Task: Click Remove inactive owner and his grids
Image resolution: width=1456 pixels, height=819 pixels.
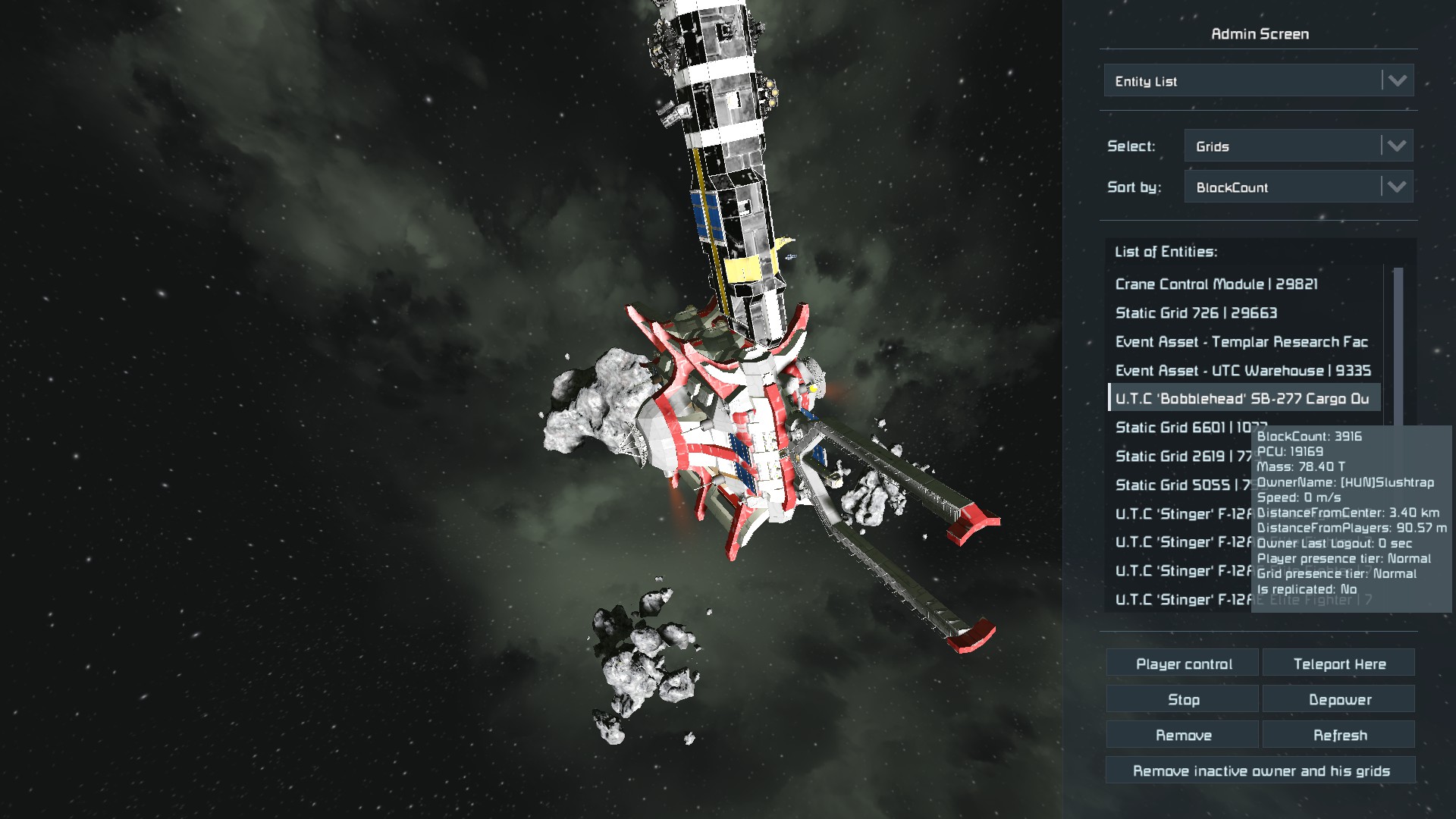Action: (1260, 771)
